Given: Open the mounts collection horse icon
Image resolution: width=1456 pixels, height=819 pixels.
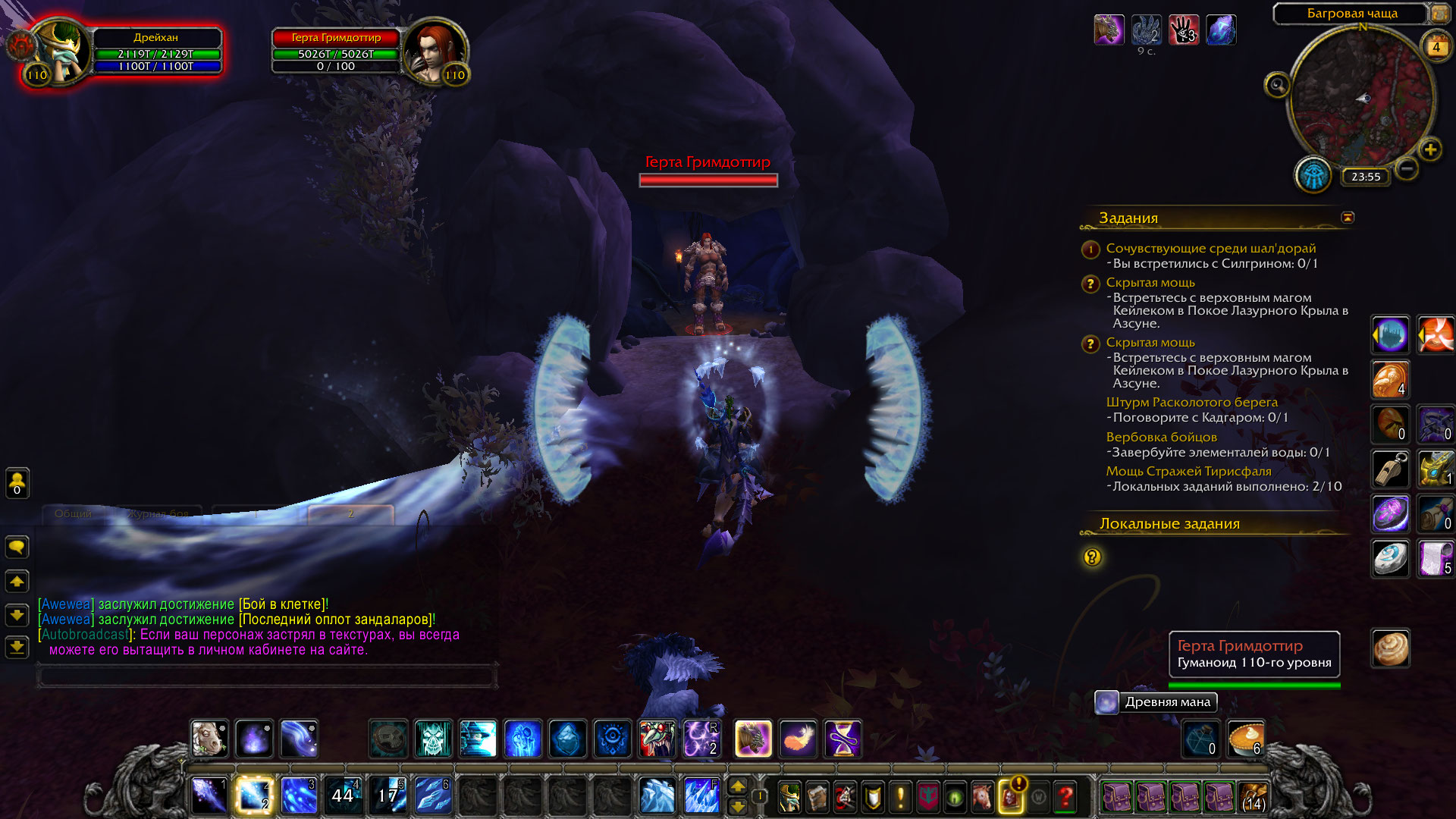Looking at the screenshot, I should [982, 796].
